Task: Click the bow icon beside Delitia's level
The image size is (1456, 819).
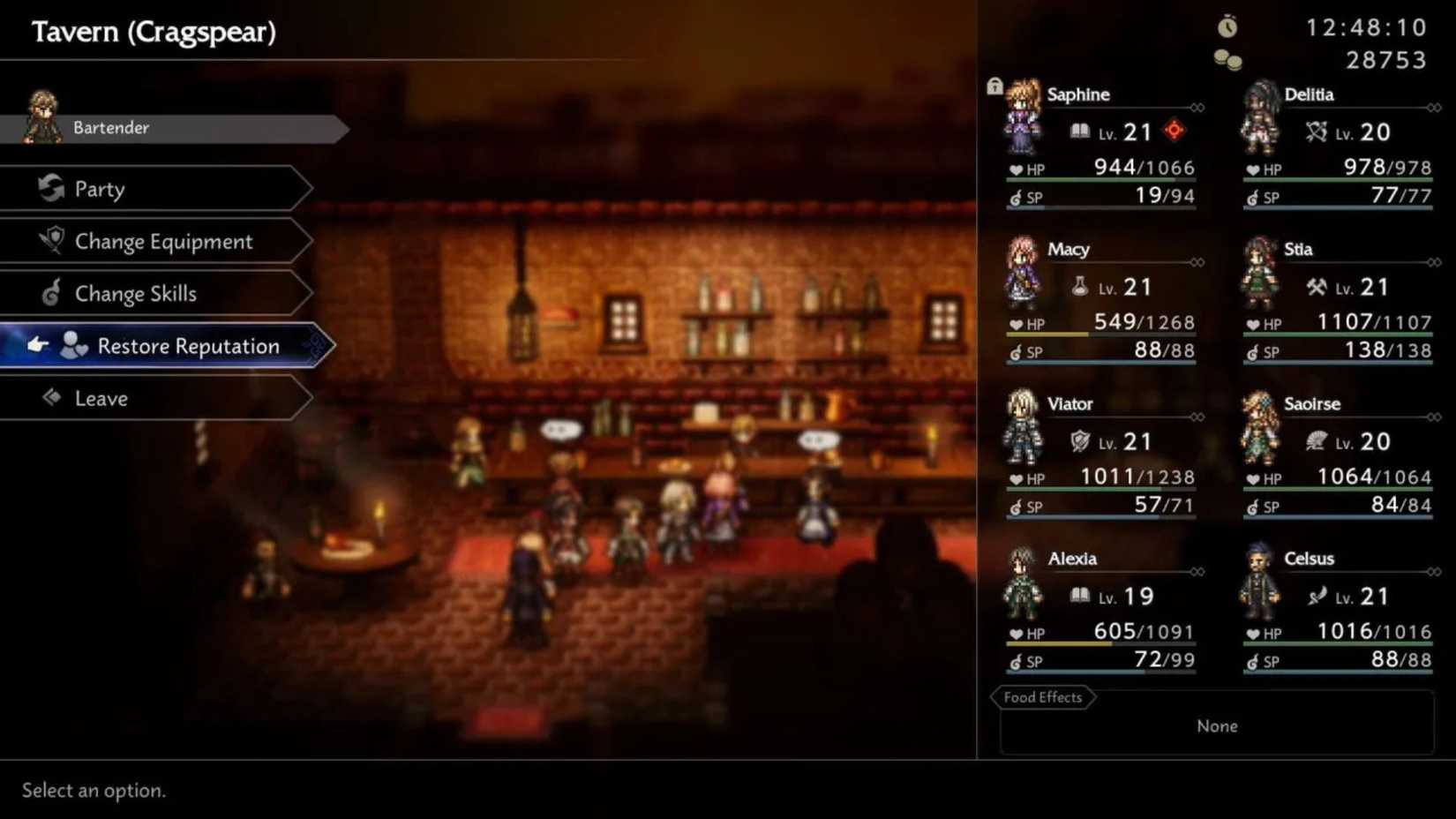Action: click(1316, 131)
